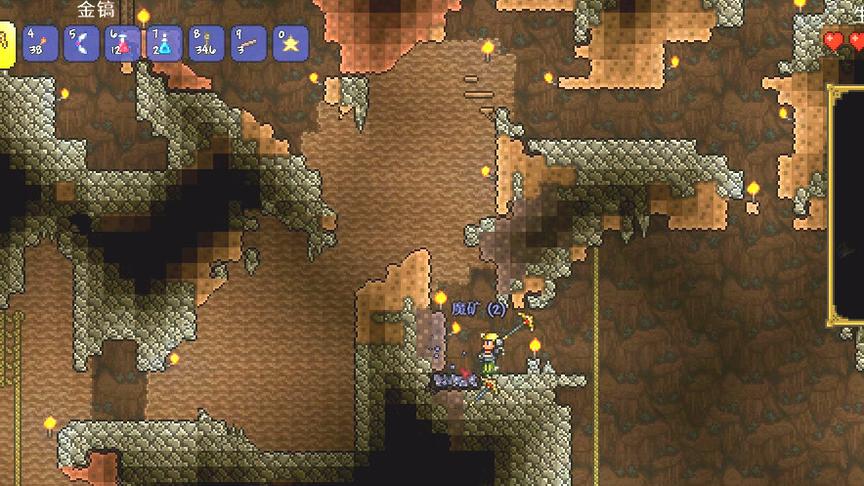The image size is (864, 486).
Task: Select hotbar slot 4 with 38 items
Action: 40,44
